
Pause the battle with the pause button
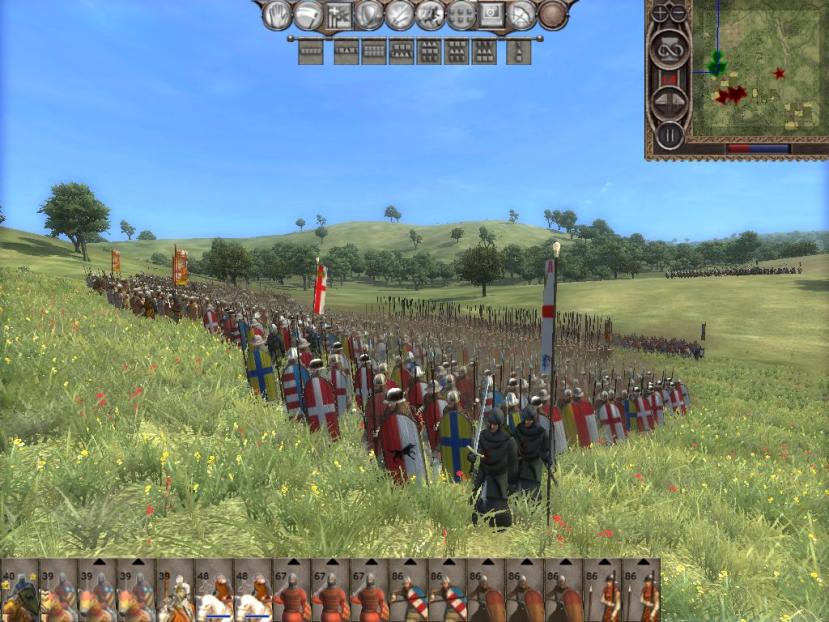(668, 135)
